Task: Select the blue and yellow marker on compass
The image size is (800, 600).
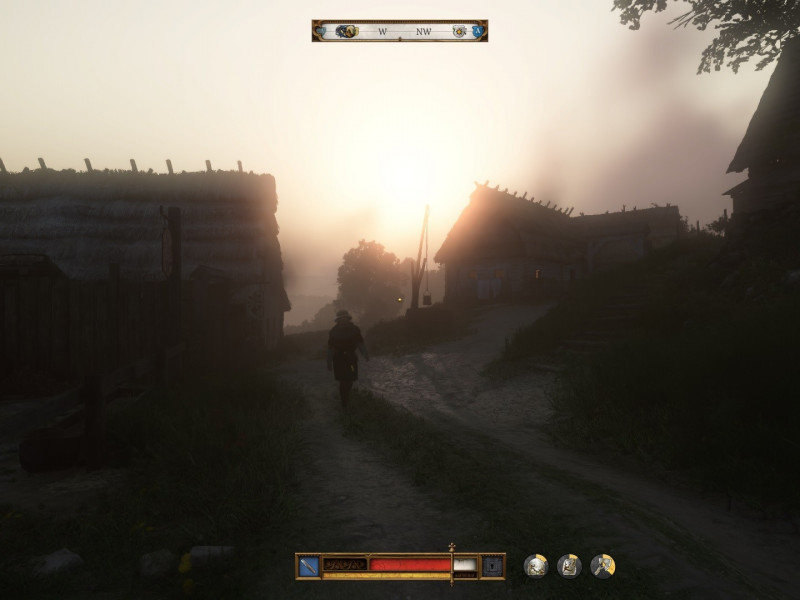Action: pyautogui.click(x=347, y=31)
